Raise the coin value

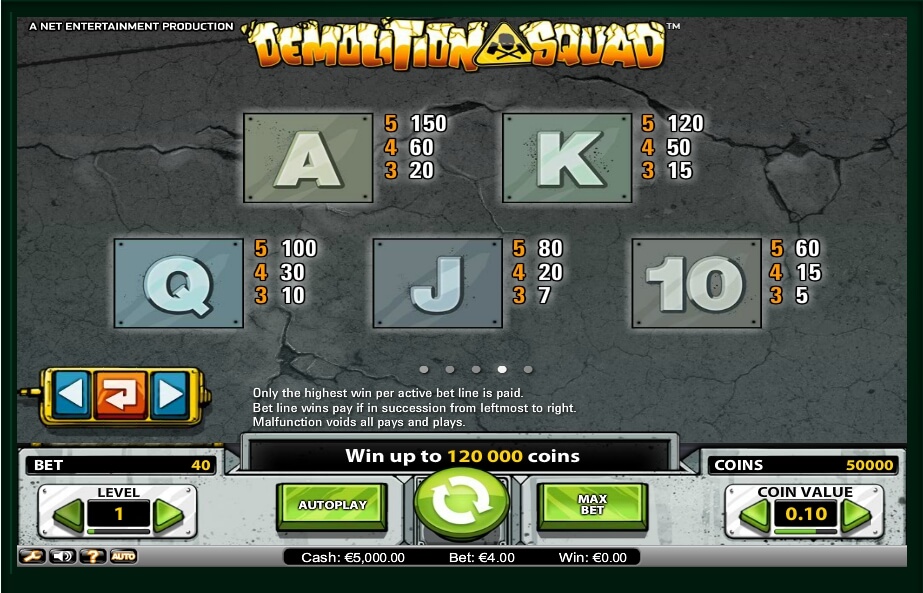tap(856, 515)
